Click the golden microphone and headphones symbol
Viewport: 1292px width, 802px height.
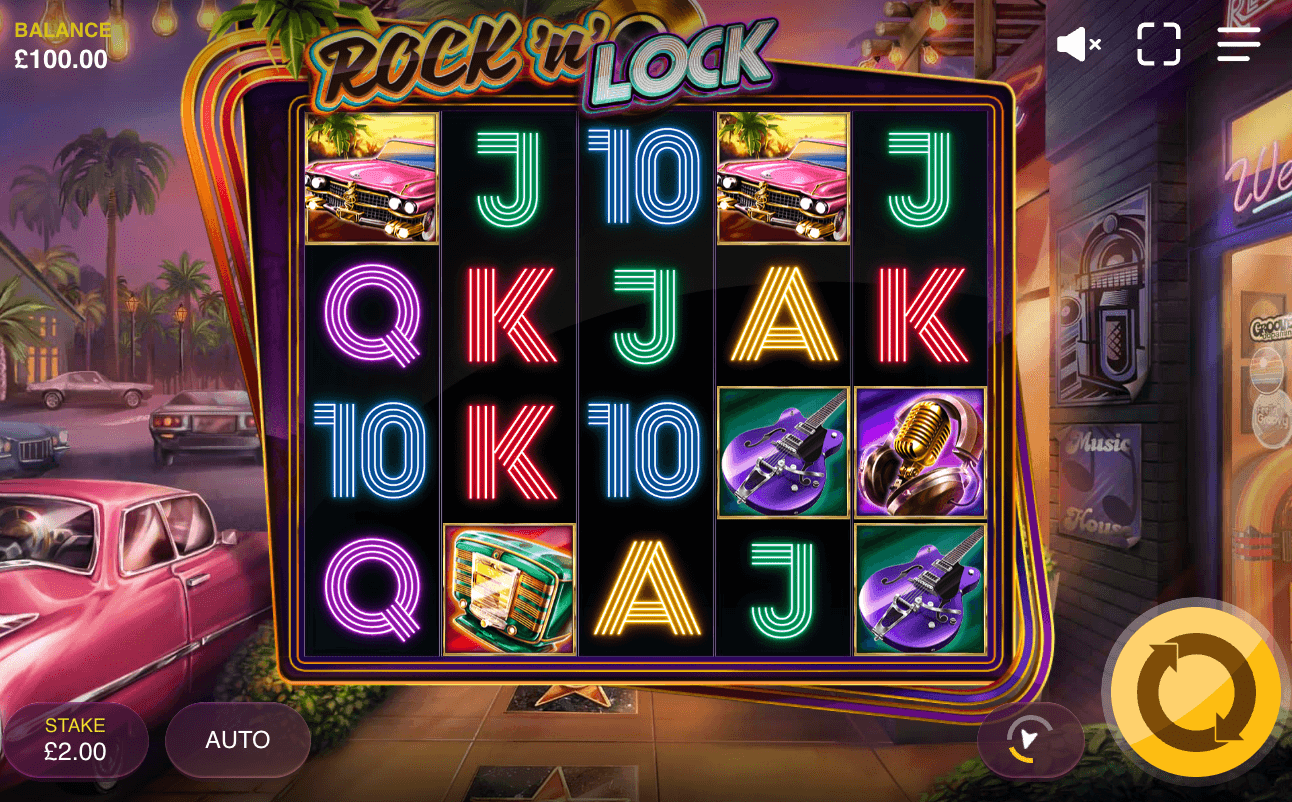pyautogui.click(x=919, y=453)
